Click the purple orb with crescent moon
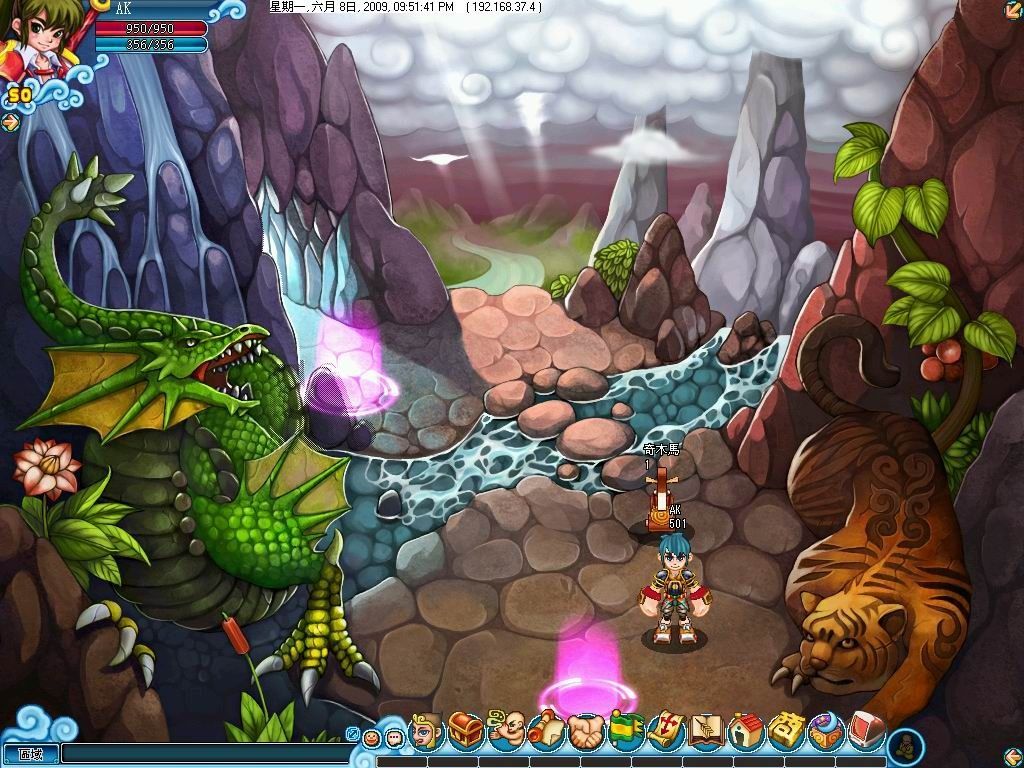 tap(826, 731)
